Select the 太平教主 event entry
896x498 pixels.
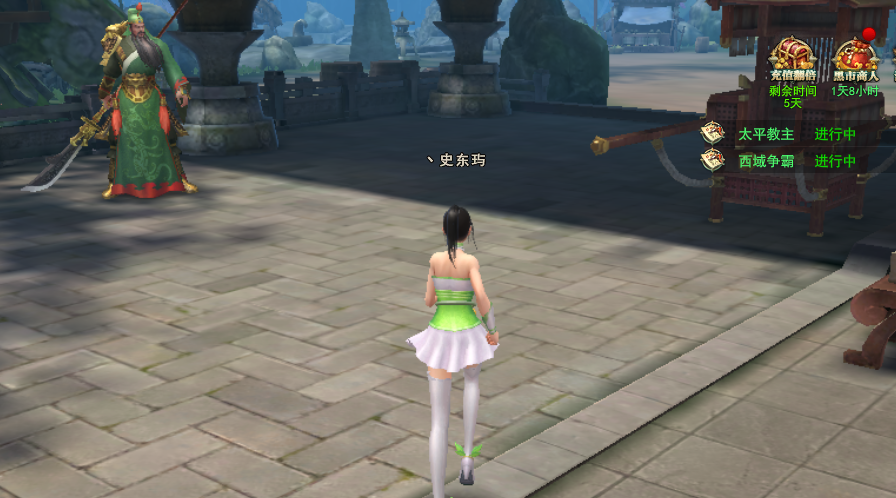[766, 134]
